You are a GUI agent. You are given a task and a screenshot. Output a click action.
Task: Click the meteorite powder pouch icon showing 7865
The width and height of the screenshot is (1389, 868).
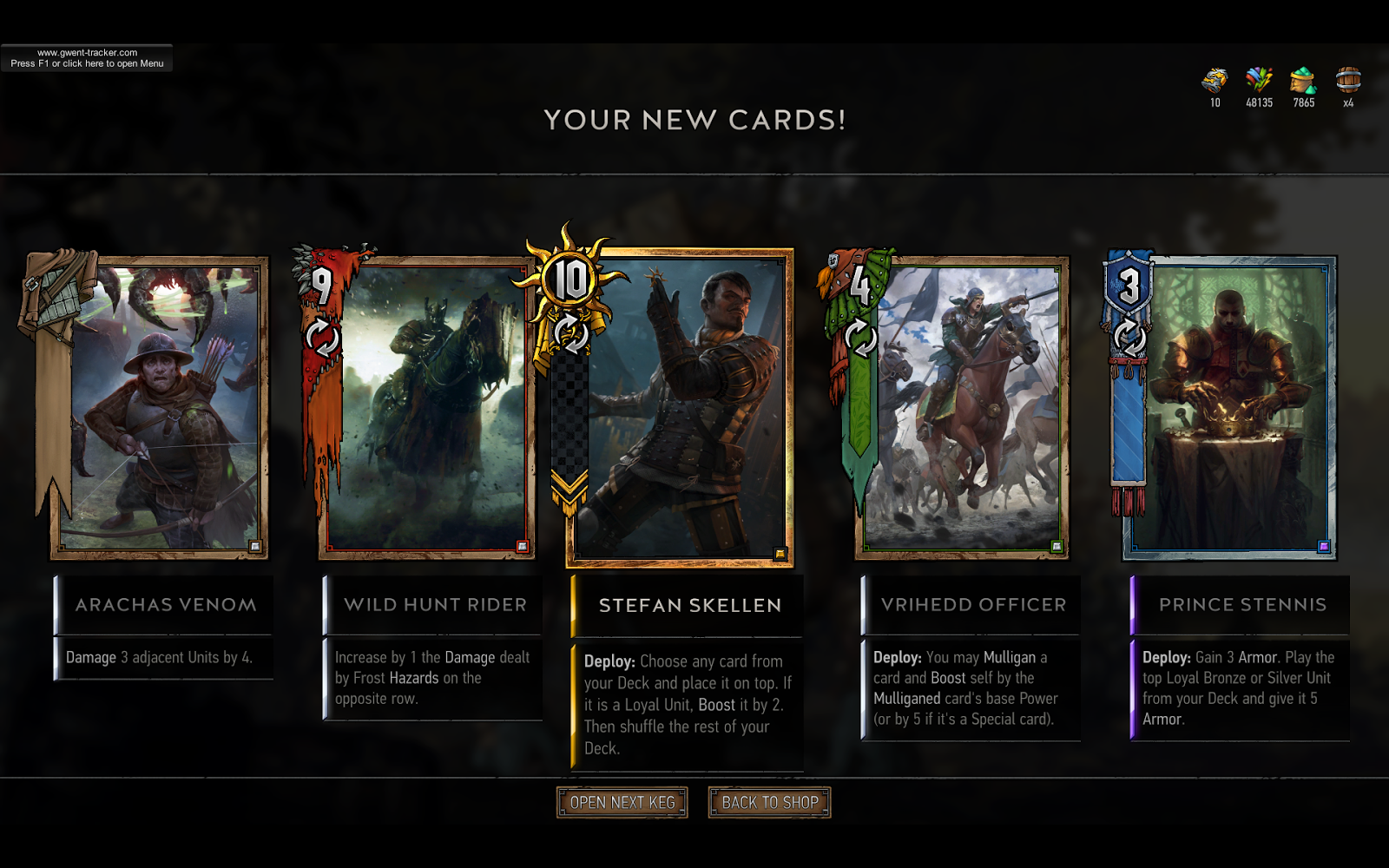coord(1302,82)
